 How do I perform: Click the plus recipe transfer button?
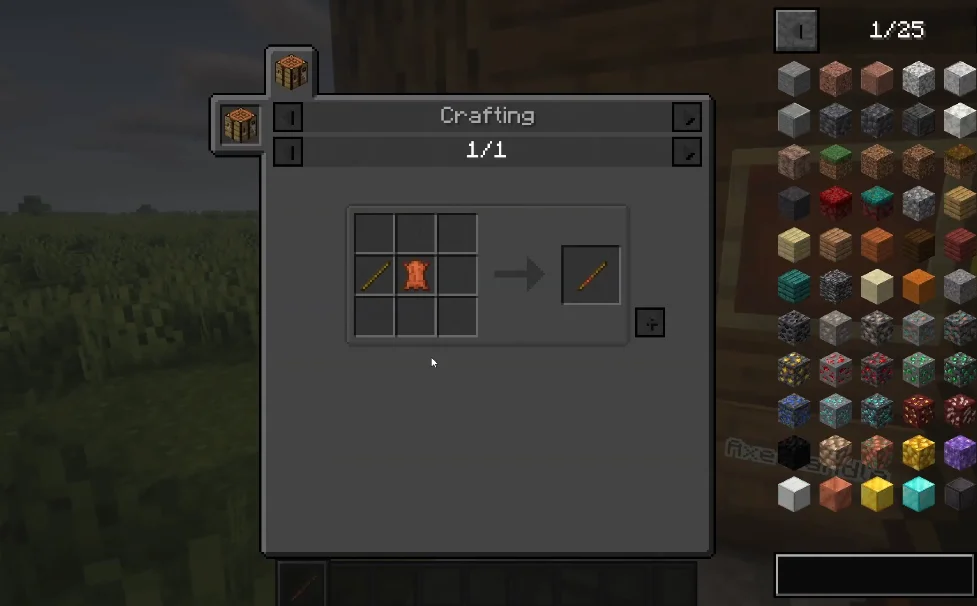coord(649,322)
